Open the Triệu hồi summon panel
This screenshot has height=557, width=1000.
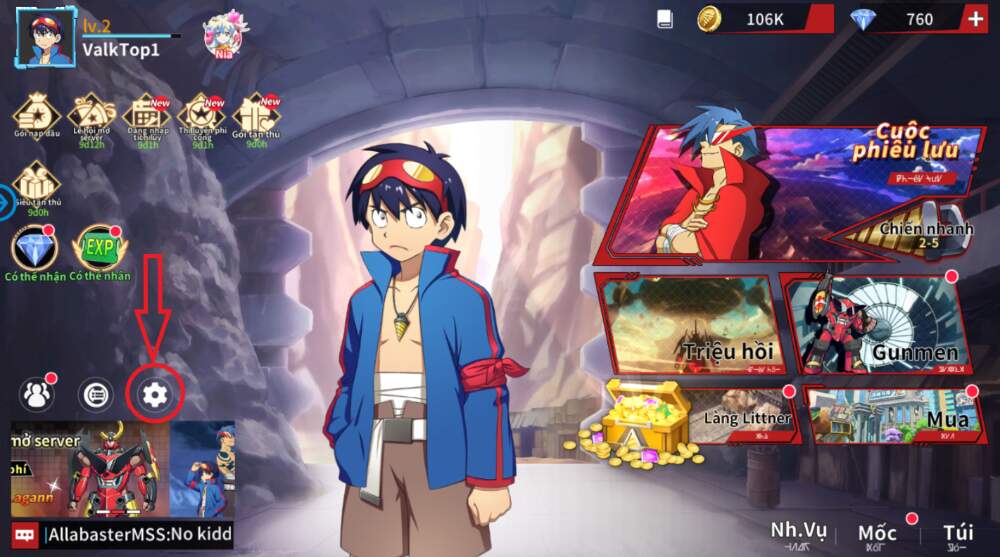[688, 325]
